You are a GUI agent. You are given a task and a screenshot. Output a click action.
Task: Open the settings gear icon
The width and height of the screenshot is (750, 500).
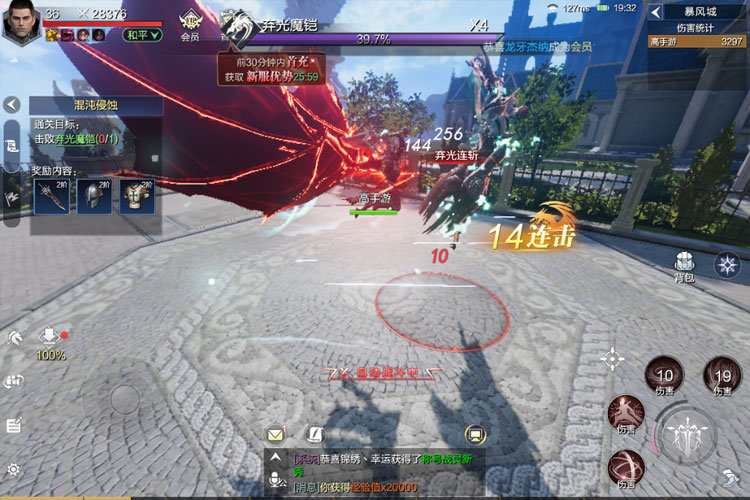pos(13,469)
